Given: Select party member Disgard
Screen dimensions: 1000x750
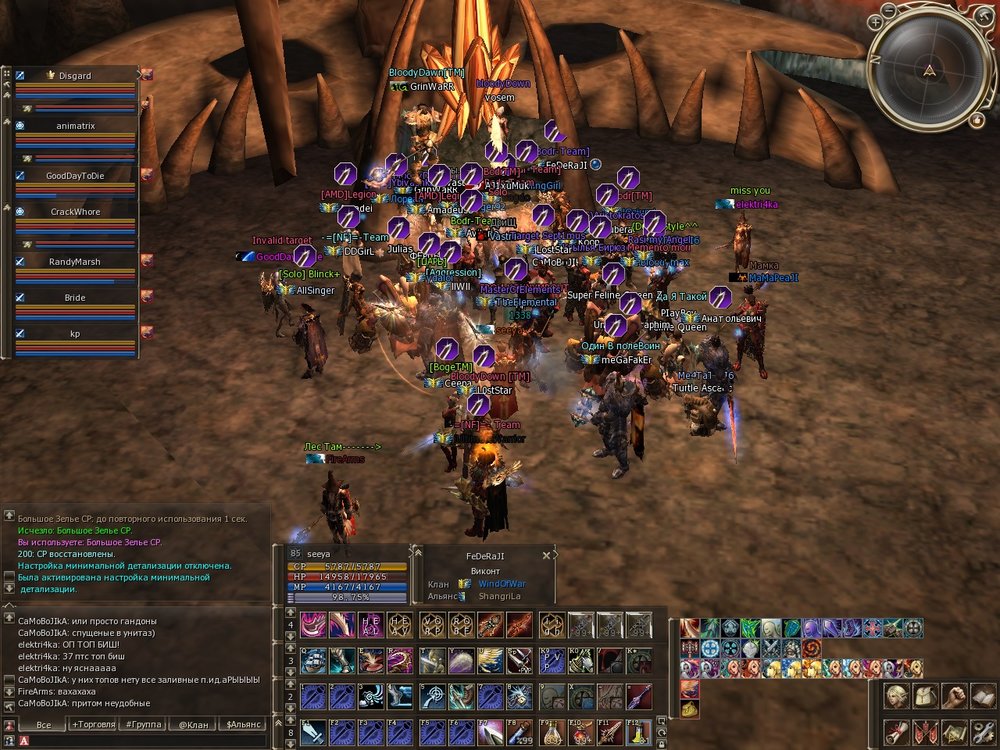Looking at the screenshot, I should tap(75, 75).
